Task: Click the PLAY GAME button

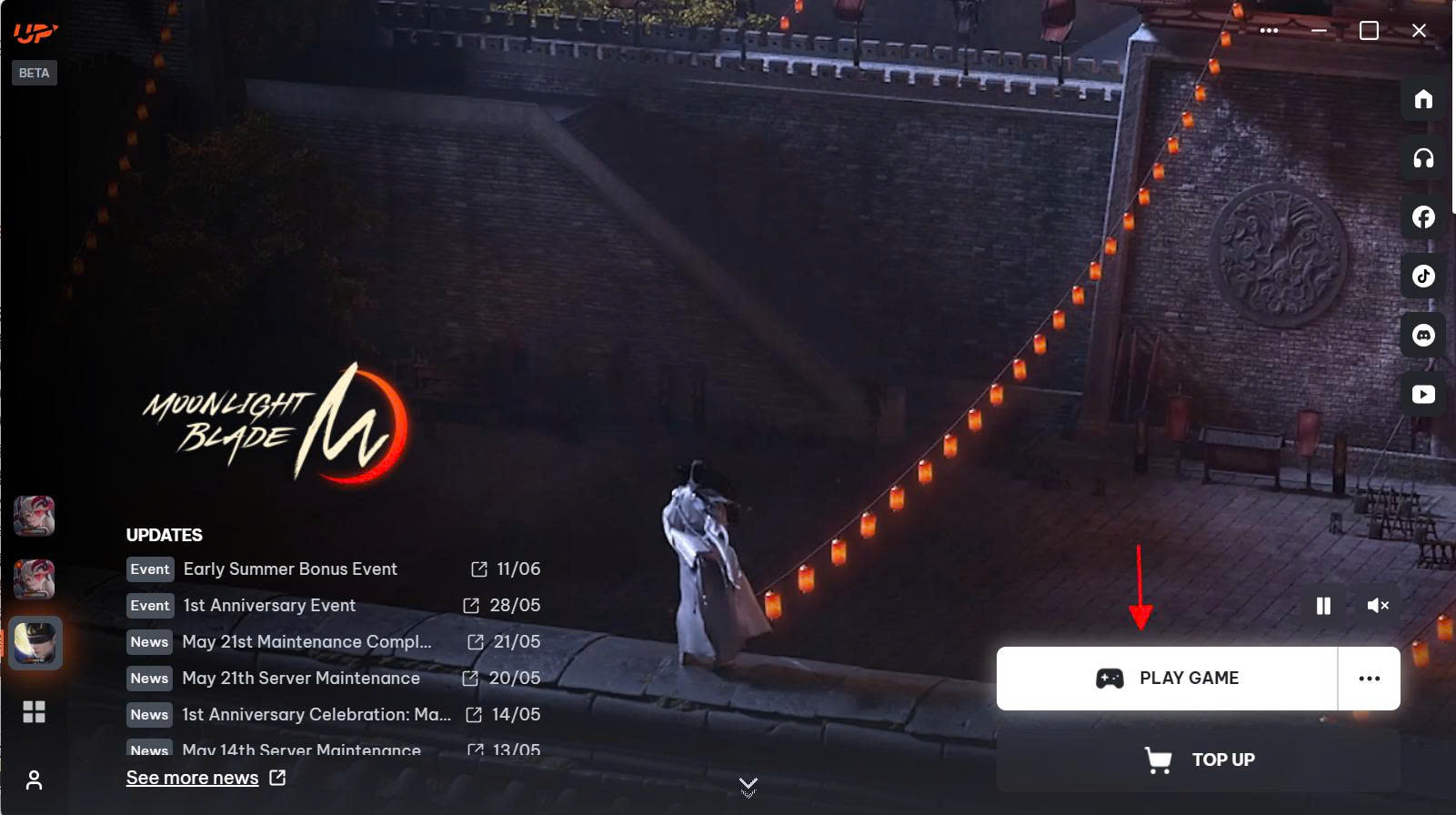Action: point(1167,679)
